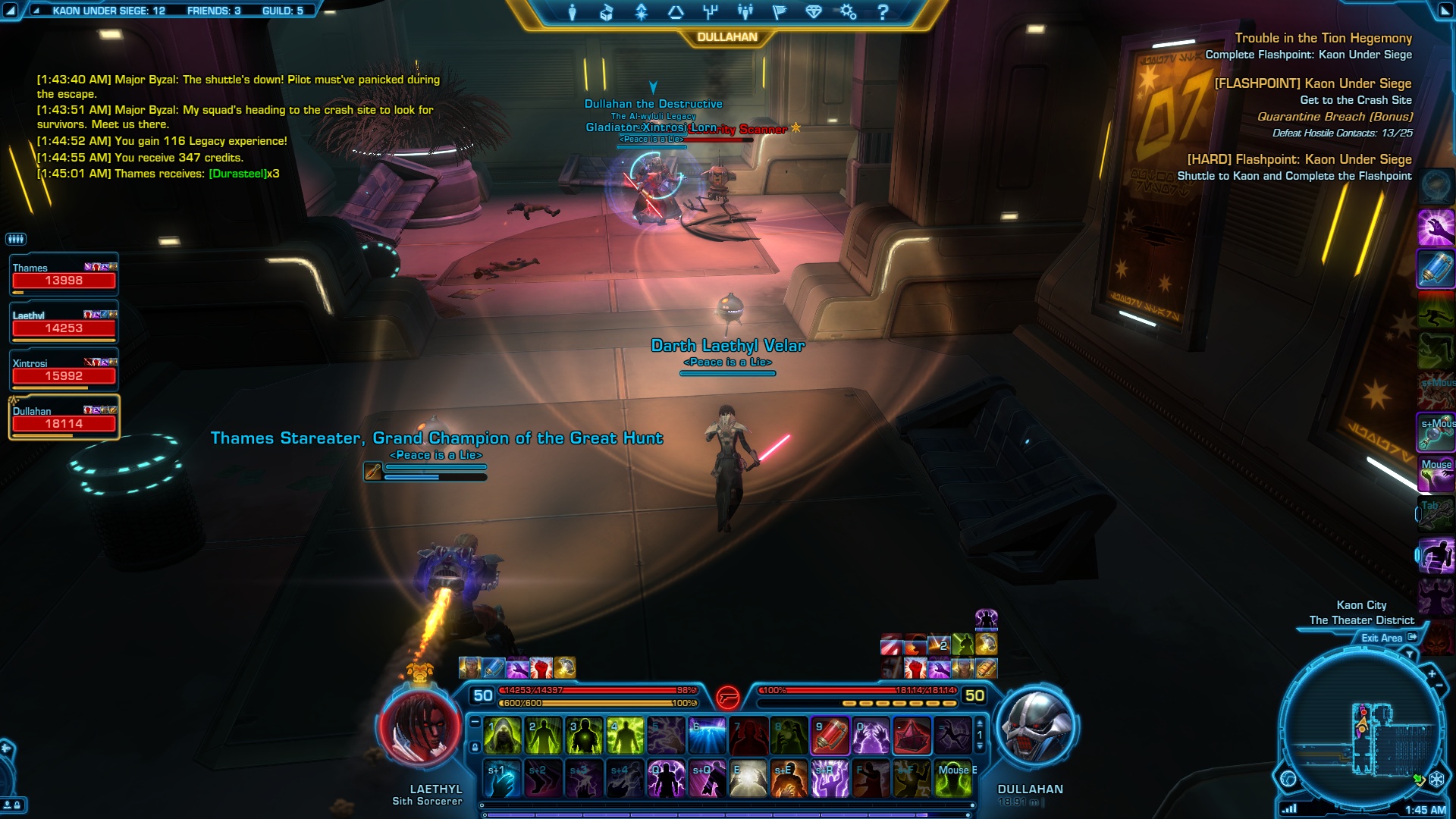
Task: Select Thames in the party frame
Action: click(x=64, y=275)
